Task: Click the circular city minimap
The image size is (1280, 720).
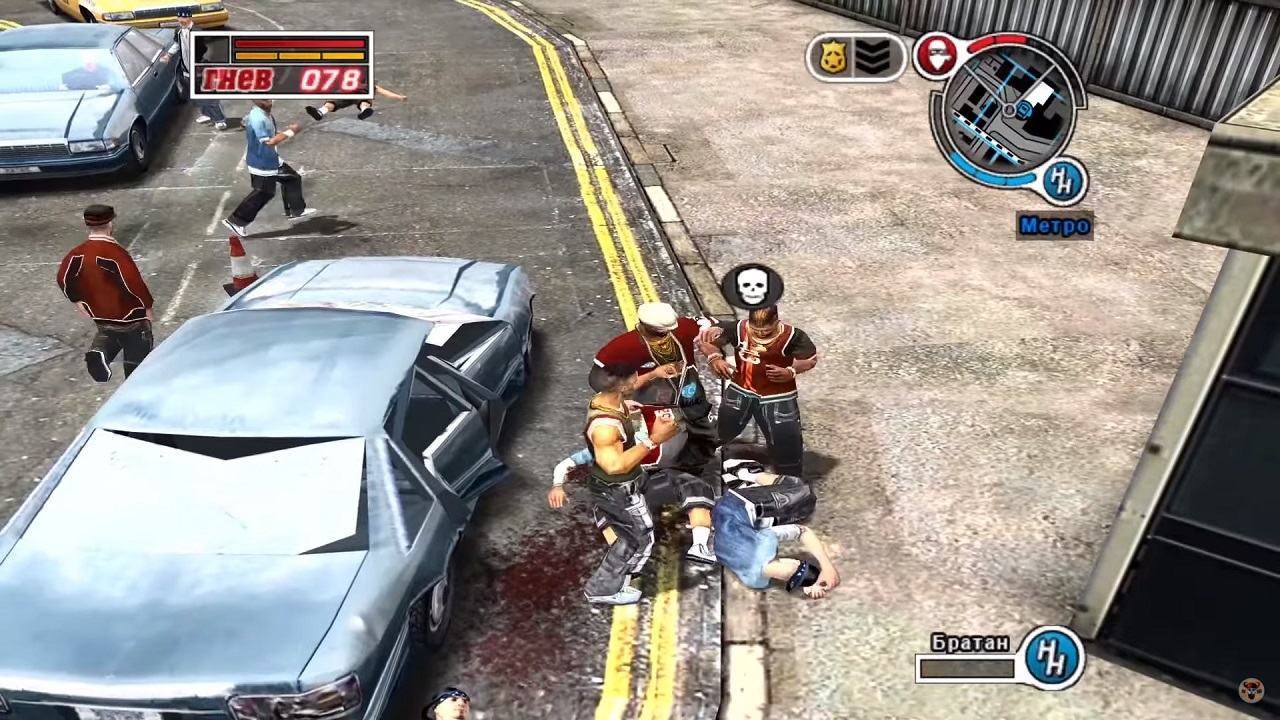Action: tap(1008, 110)
